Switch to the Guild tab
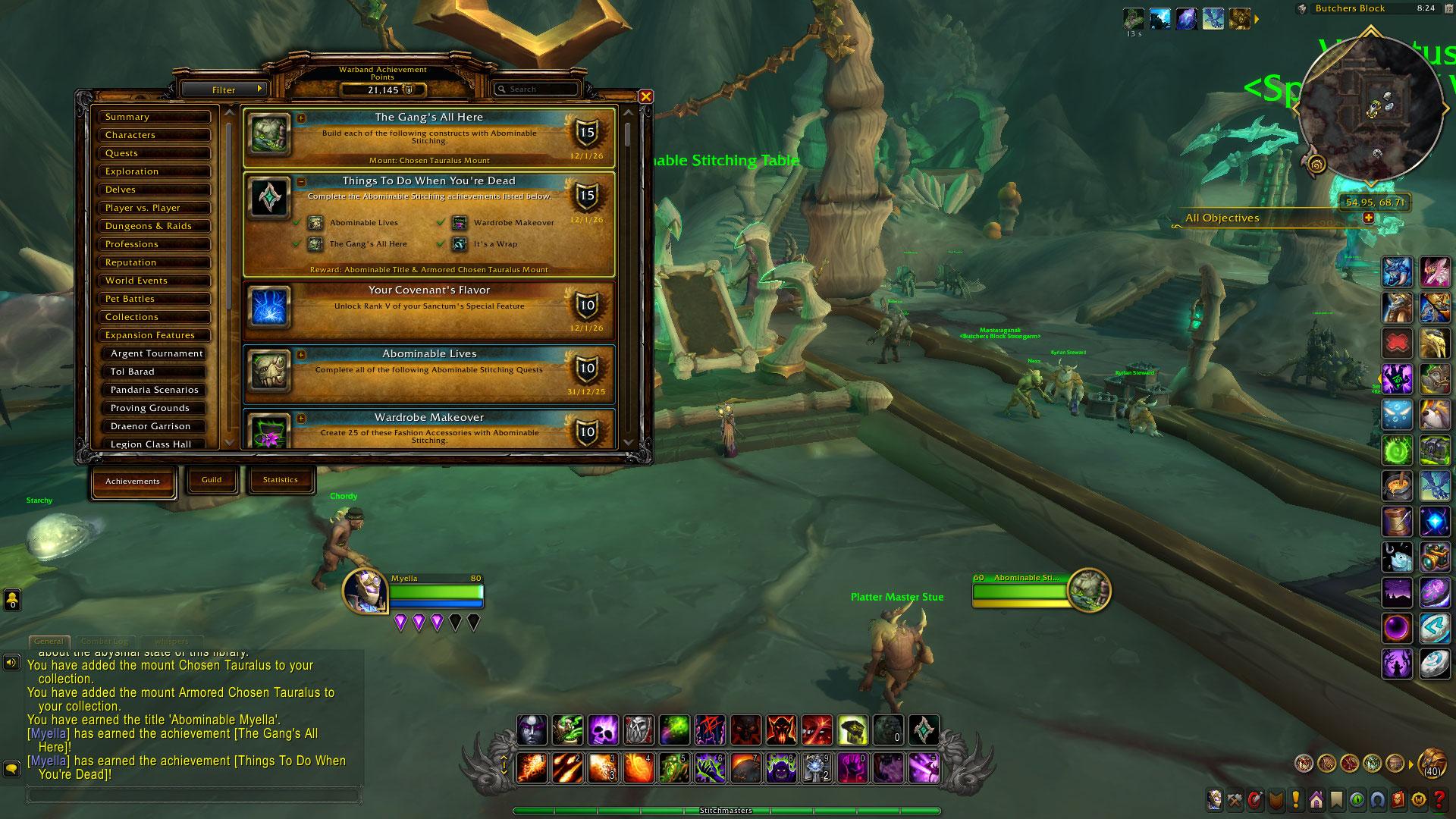Viewport: 1456px width, 819px height. coord(212,479)
